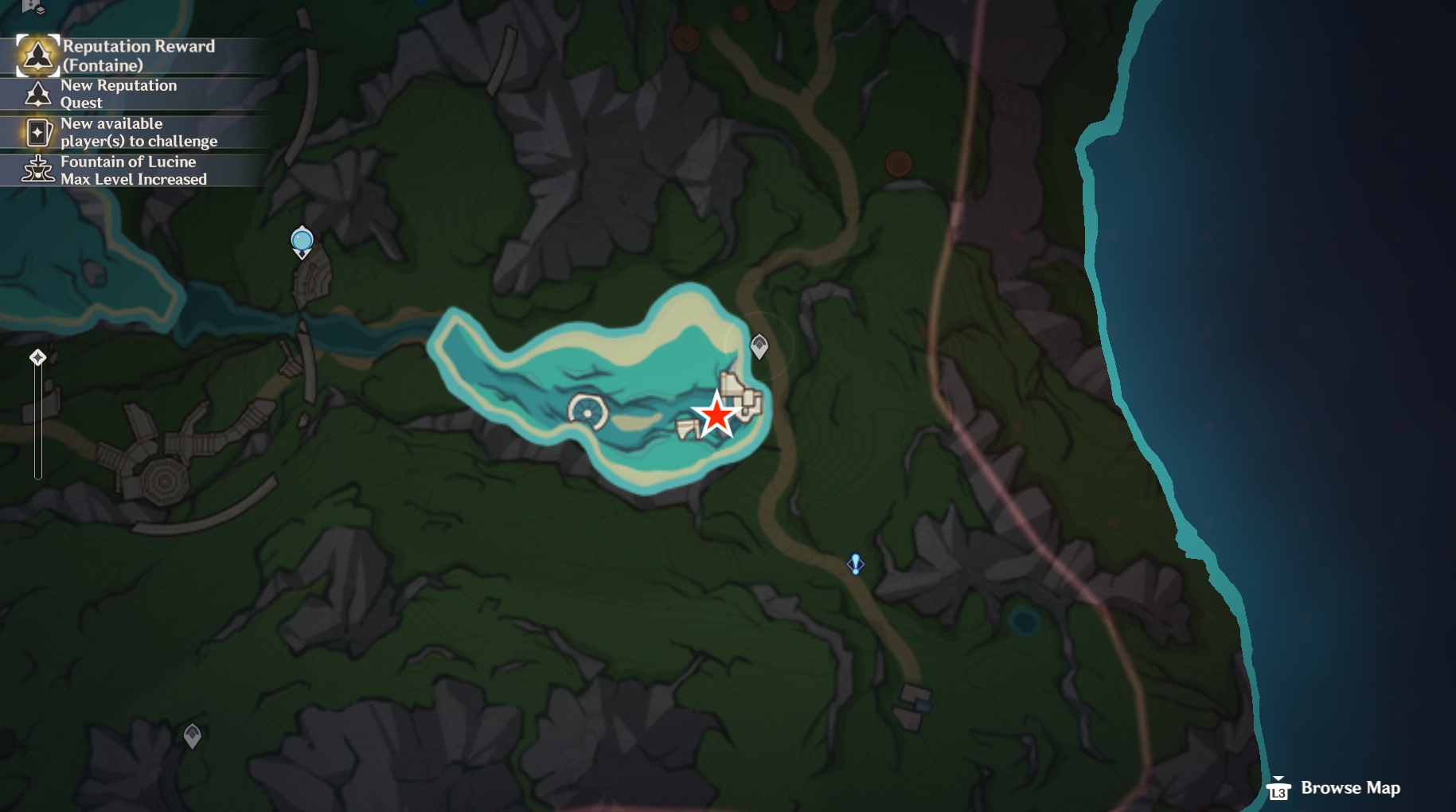Select the Fountain of Lucine notification icon

[37, 170]
